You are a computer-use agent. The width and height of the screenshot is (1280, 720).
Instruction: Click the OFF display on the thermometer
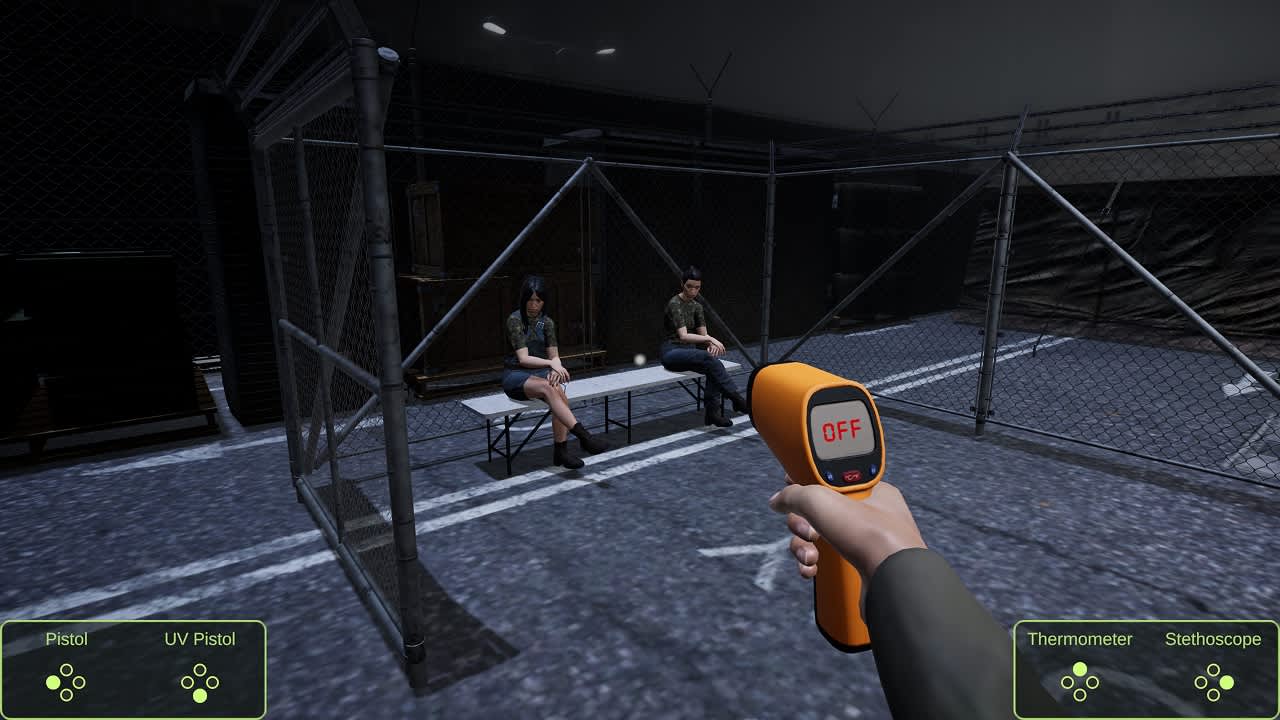pos(842,429)
